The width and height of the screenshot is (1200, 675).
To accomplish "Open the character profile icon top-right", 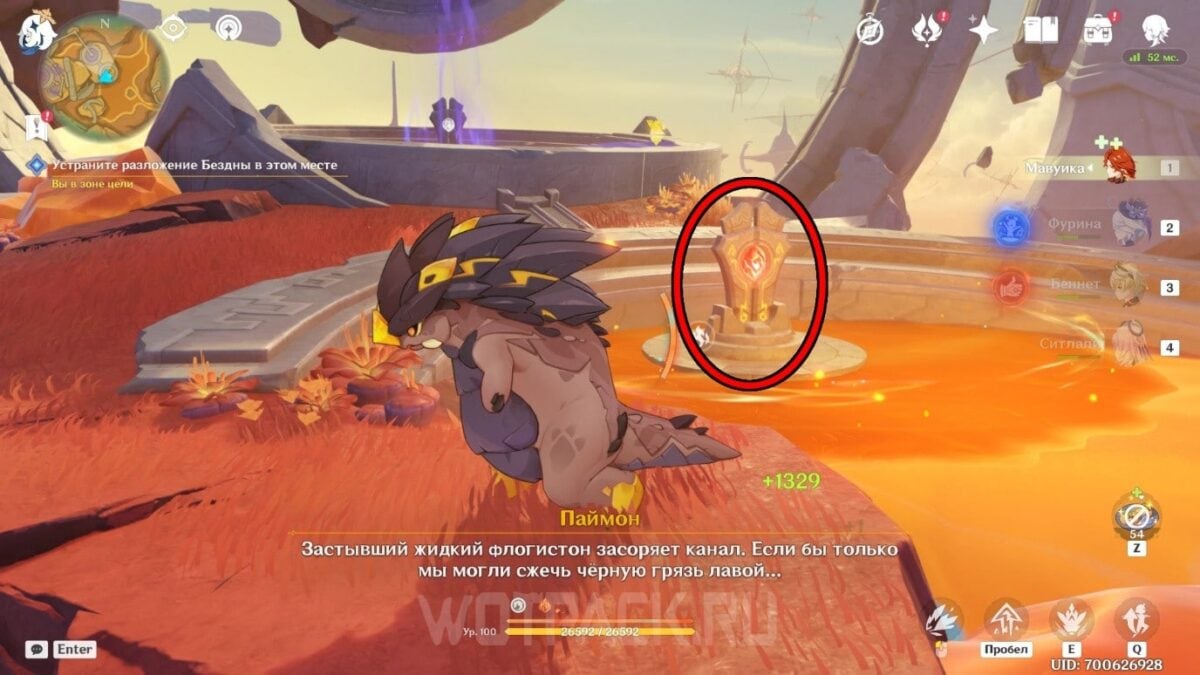I will click(1156, 28).
